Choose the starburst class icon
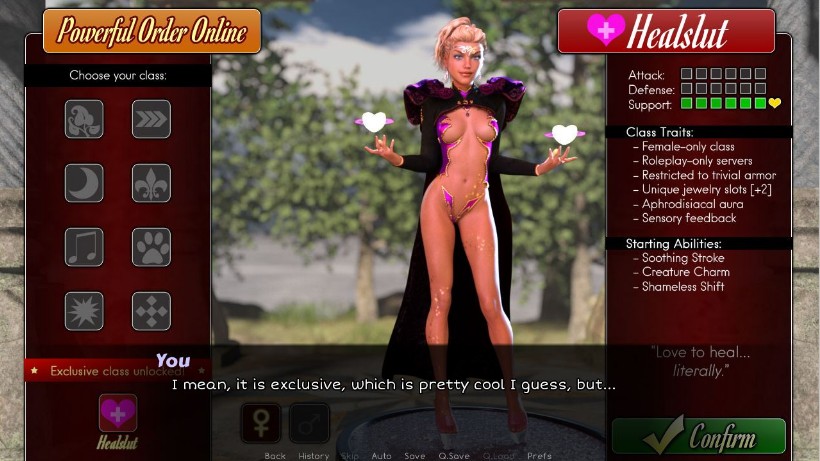Viewport: 820px width, 461px height. point(84,311)
